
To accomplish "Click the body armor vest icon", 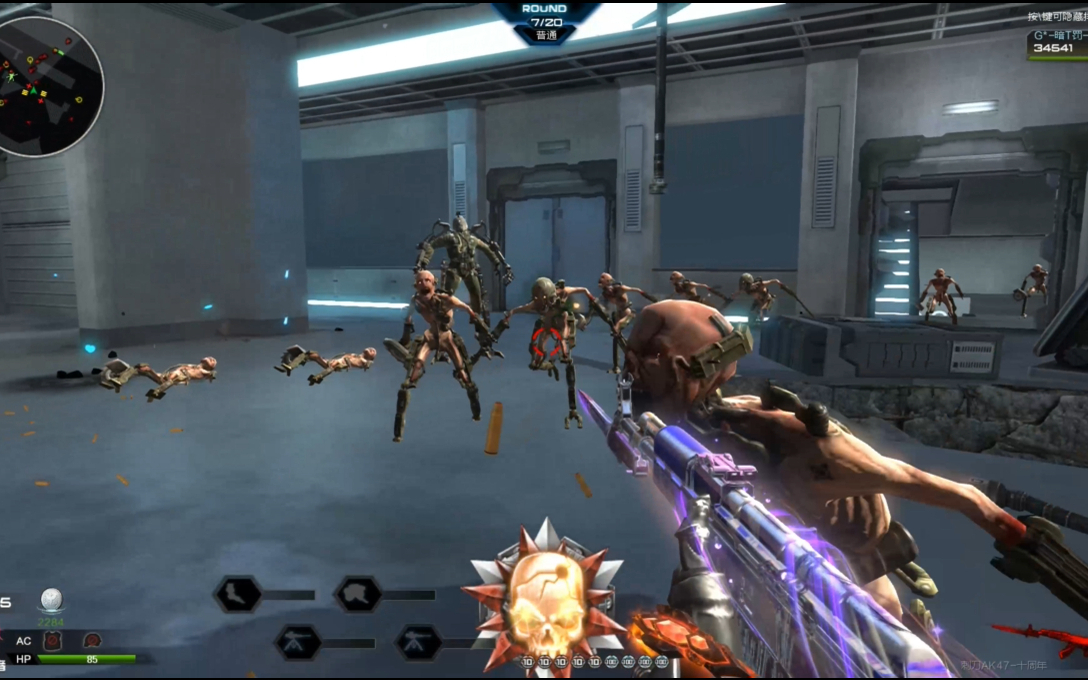I will click(53, 641).
